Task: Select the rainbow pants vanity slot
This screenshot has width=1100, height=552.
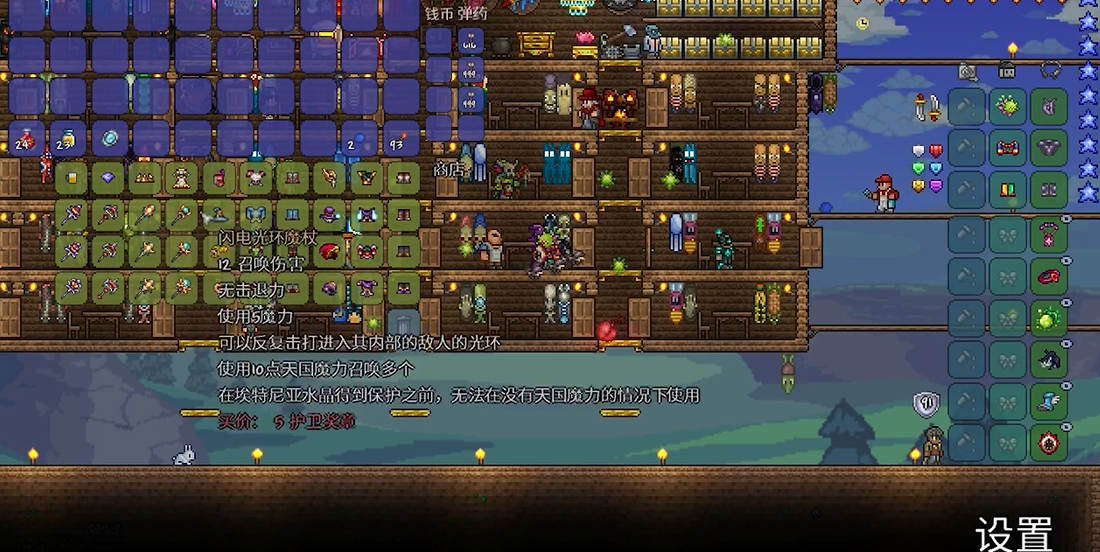Action: pyautogui.click(x=1007, y=189)
